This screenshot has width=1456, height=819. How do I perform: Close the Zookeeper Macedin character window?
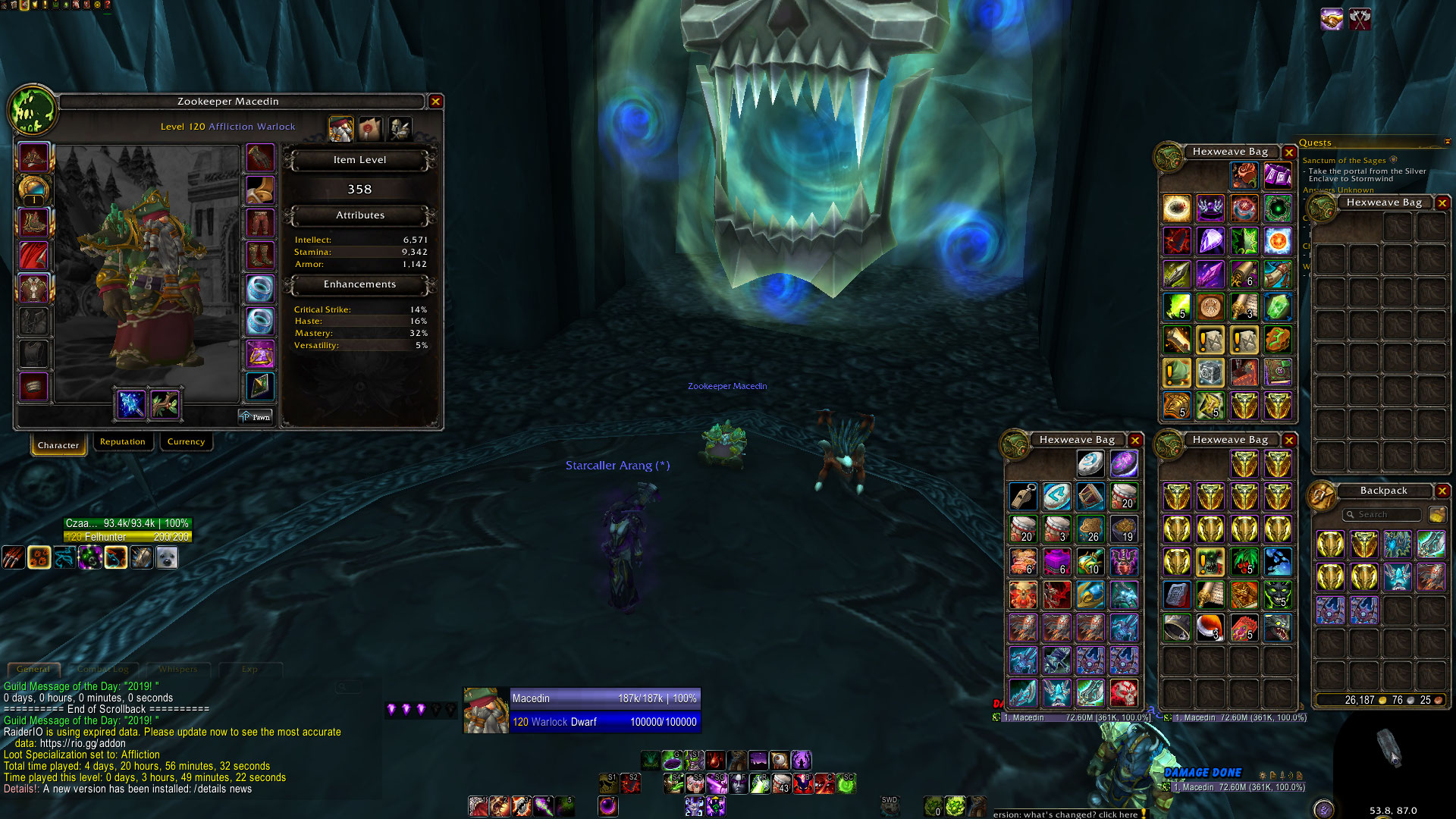[435, 102]
